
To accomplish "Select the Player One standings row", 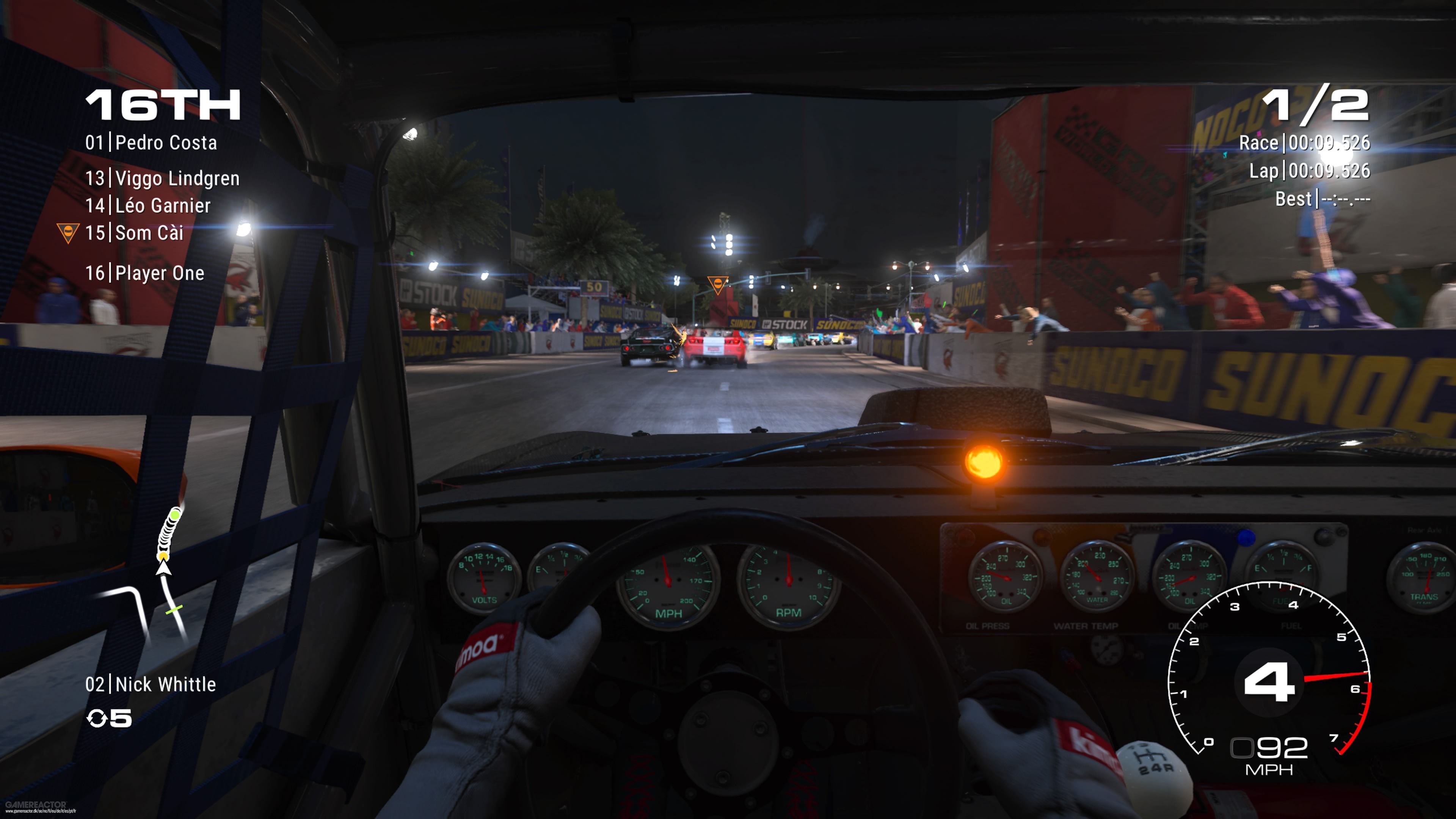I will pos(145,273).
